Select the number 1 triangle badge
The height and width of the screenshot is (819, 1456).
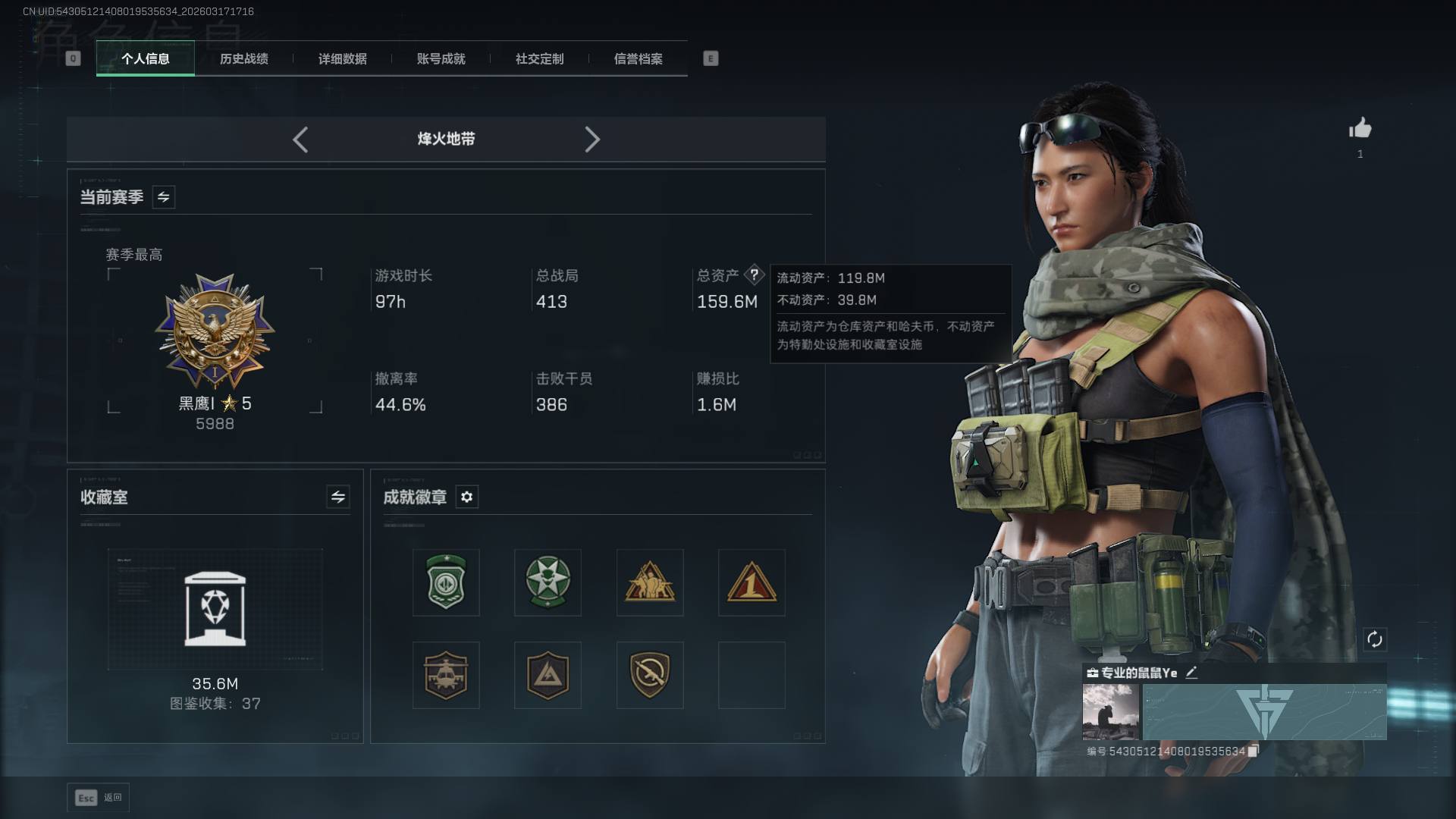(751, 582)
